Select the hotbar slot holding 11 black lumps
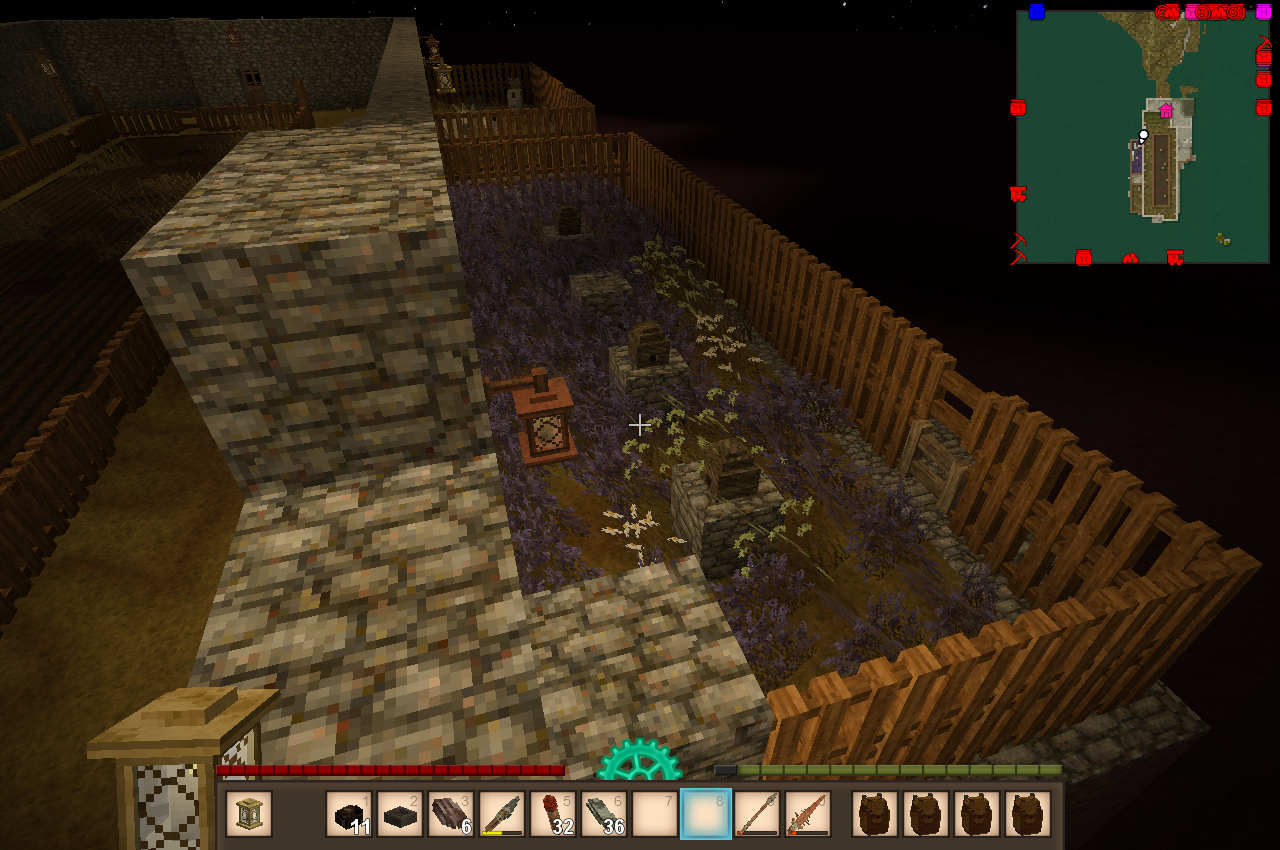Image resolution: width=1280 pixels, height=850 pixels. (x=349, y=814)
